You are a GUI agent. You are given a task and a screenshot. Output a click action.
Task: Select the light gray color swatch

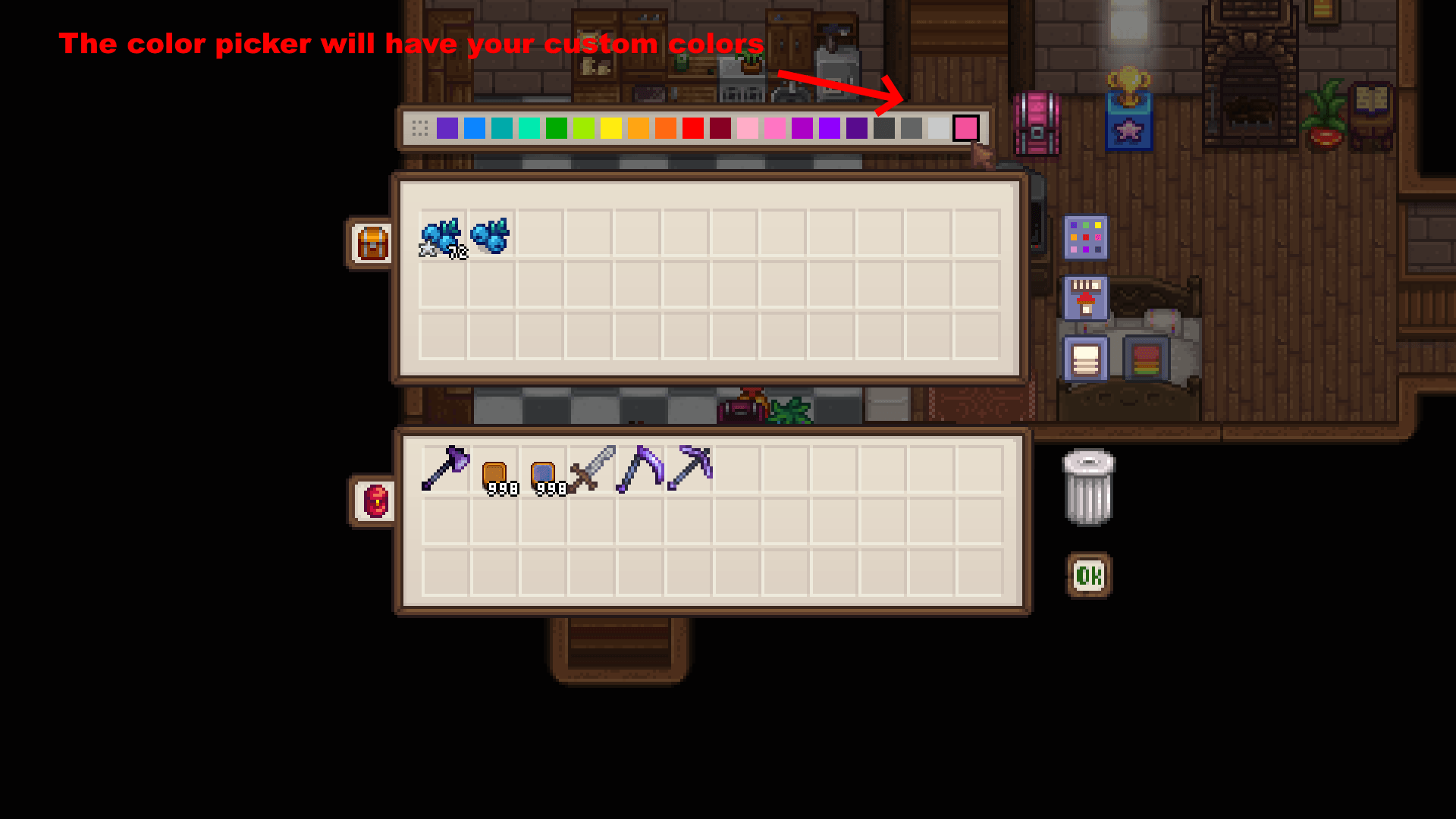coord(939,128)
